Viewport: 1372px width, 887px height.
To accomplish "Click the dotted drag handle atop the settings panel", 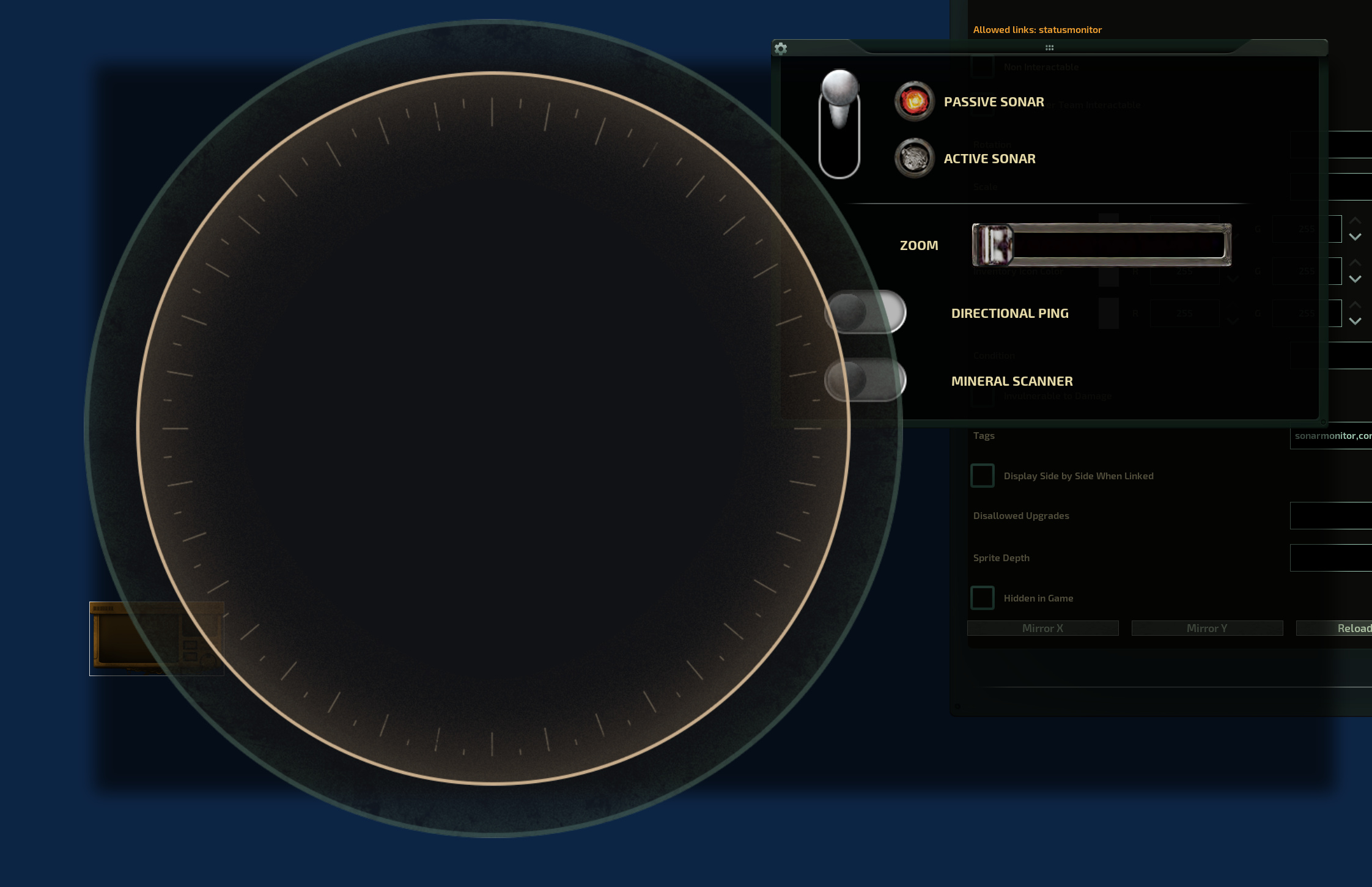I will (x=1050, y=48).
